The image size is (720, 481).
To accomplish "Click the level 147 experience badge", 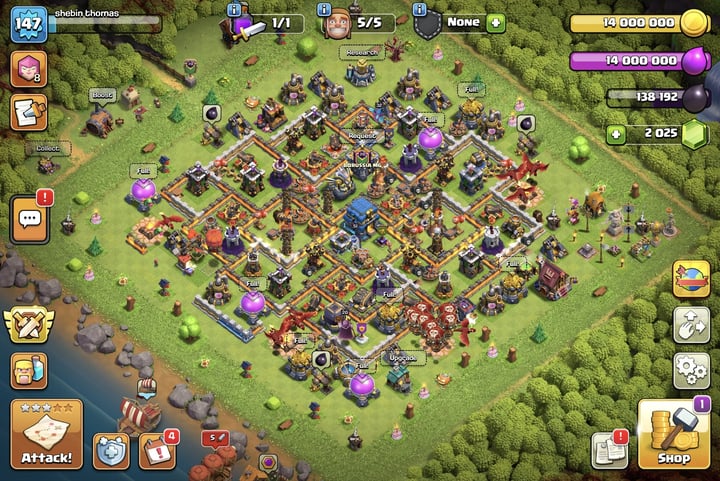I will click(29, 24).
